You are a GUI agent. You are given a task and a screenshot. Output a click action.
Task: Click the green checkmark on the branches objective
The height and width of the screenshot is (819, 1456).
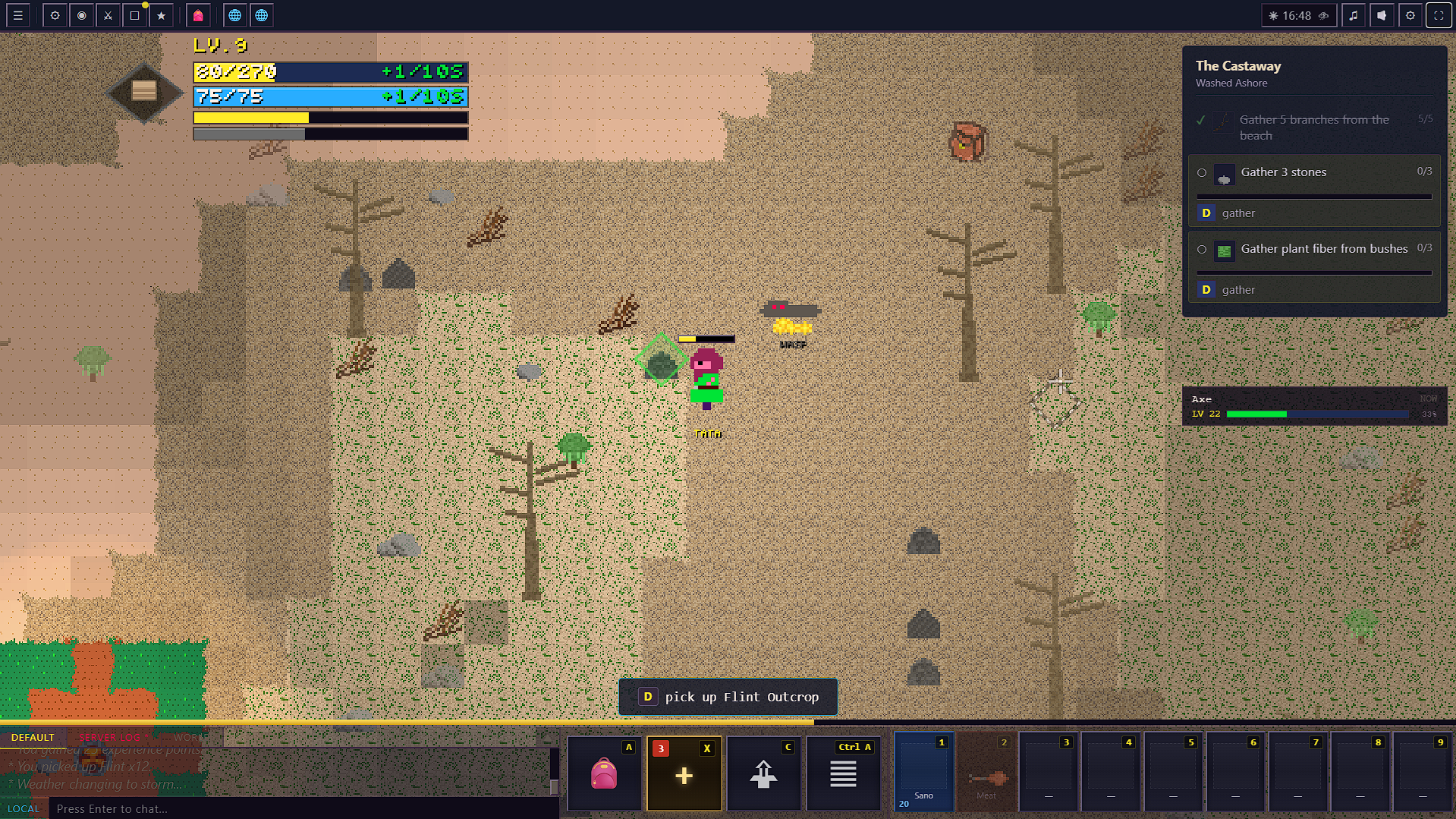tap(1201, 120)
